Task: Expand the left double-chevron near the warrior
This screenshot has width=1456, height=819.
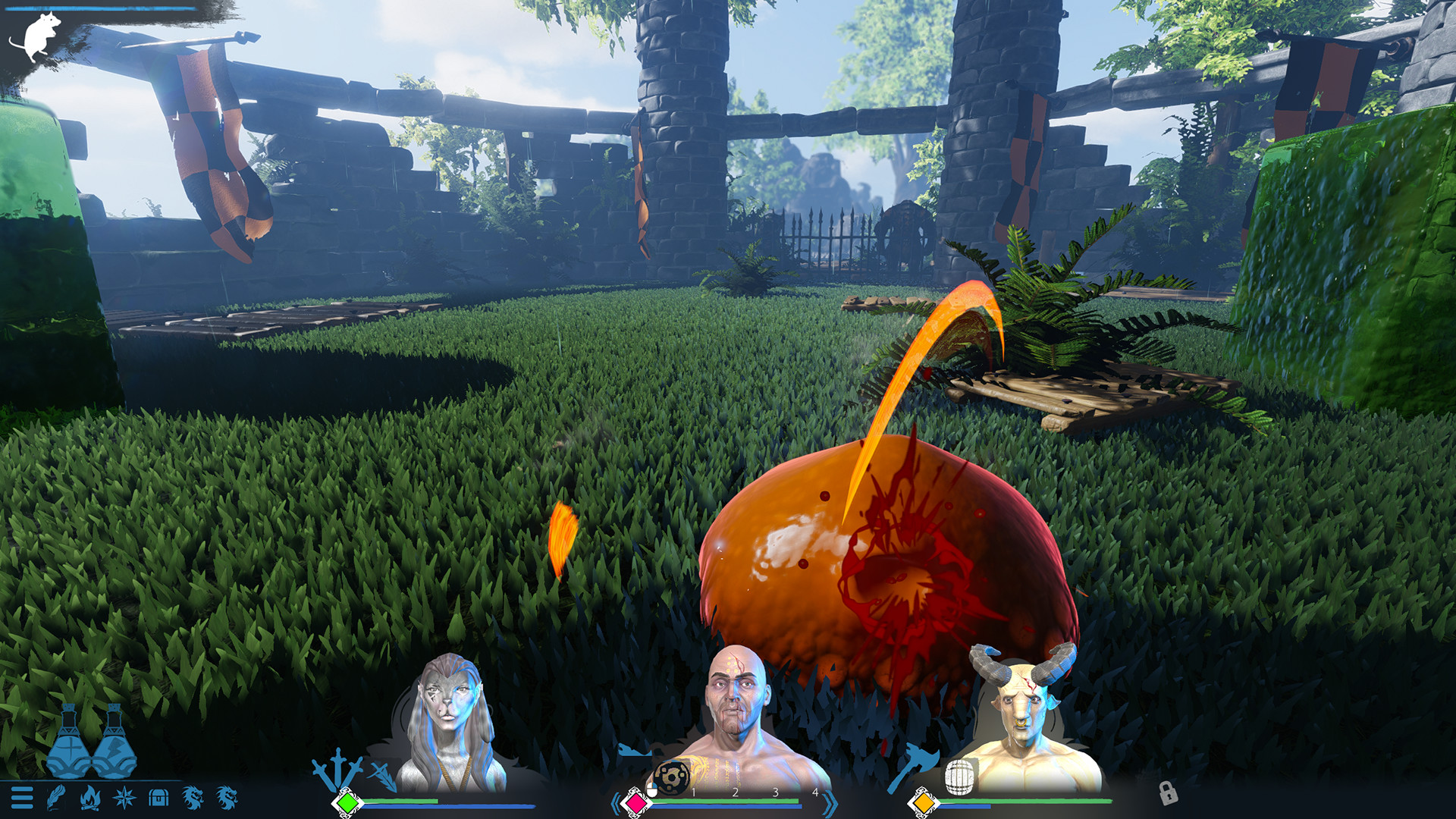Action: pos(617,802)
